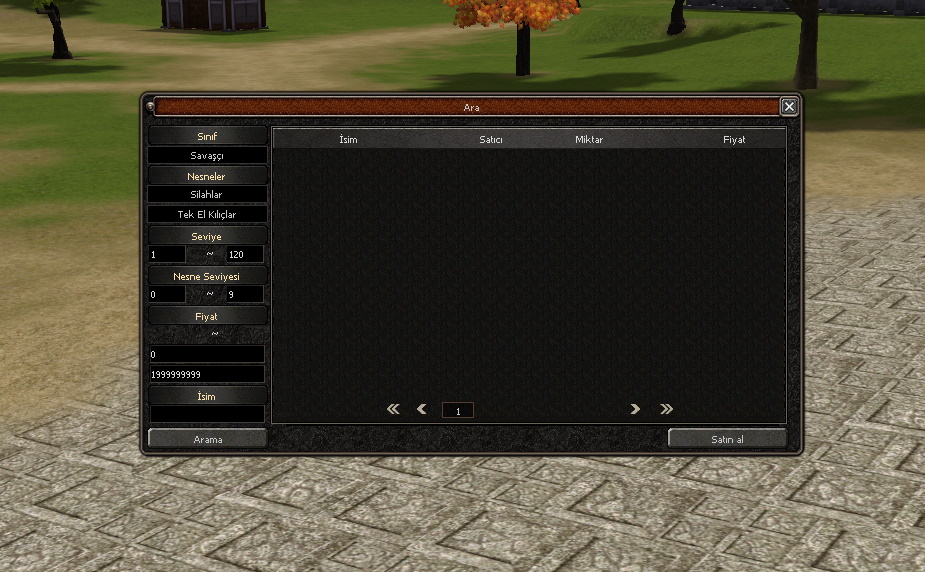
Task: Jump to the last results page
Action: tap(666, 409)
